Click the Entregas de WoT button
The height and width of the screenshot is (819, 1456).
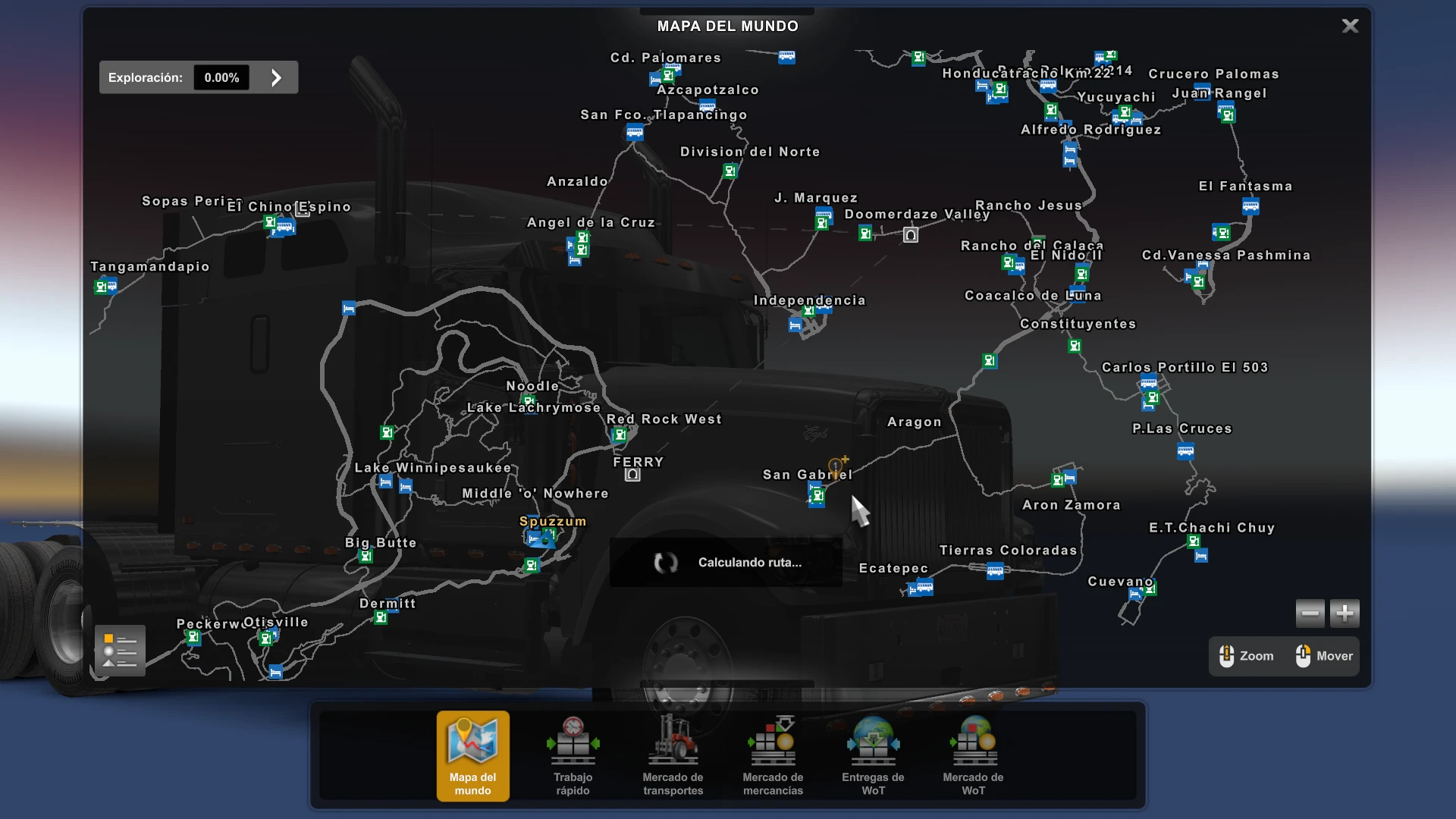click(x=873, y=756)
